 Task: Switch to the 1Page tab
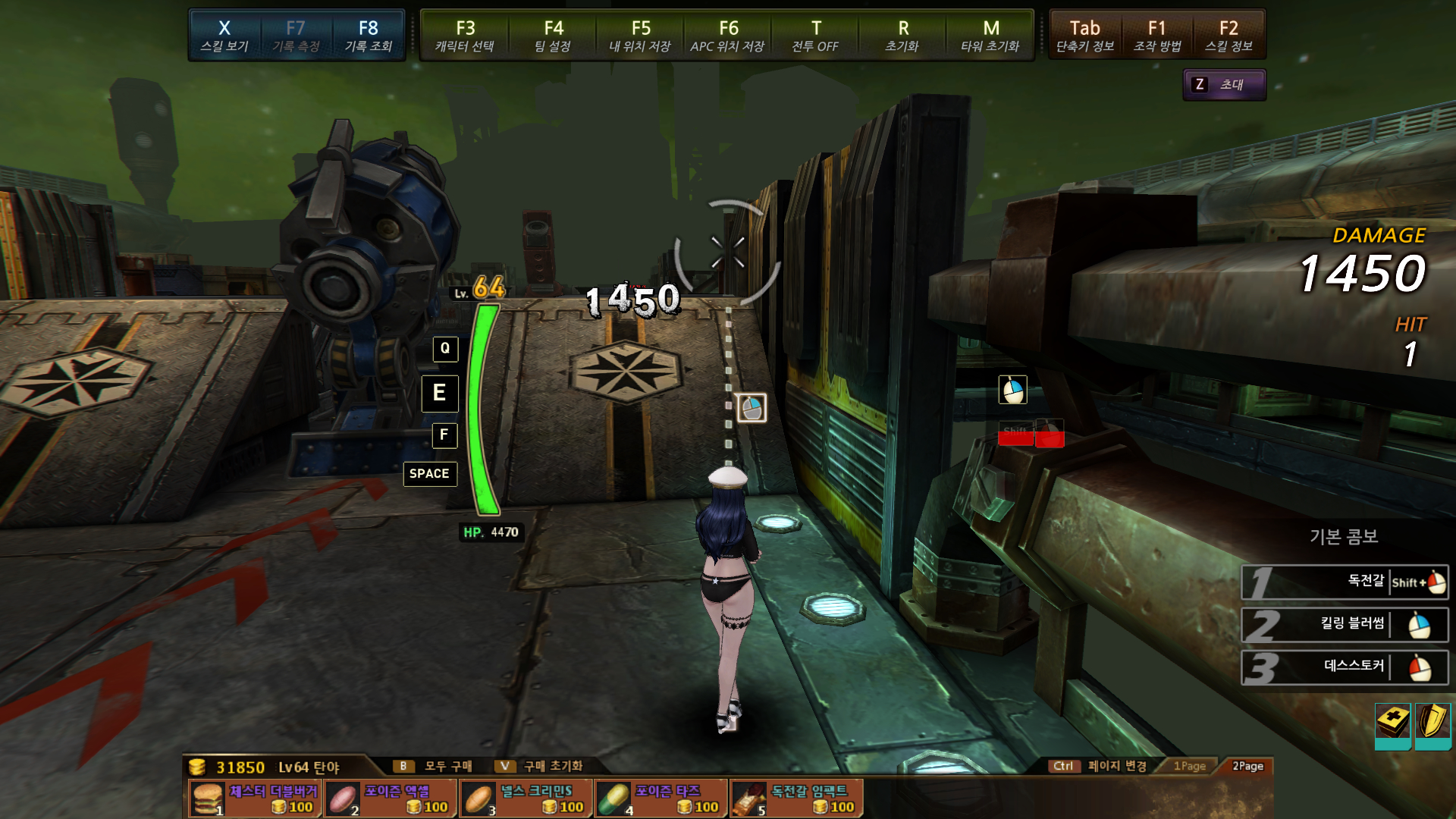1189,766
